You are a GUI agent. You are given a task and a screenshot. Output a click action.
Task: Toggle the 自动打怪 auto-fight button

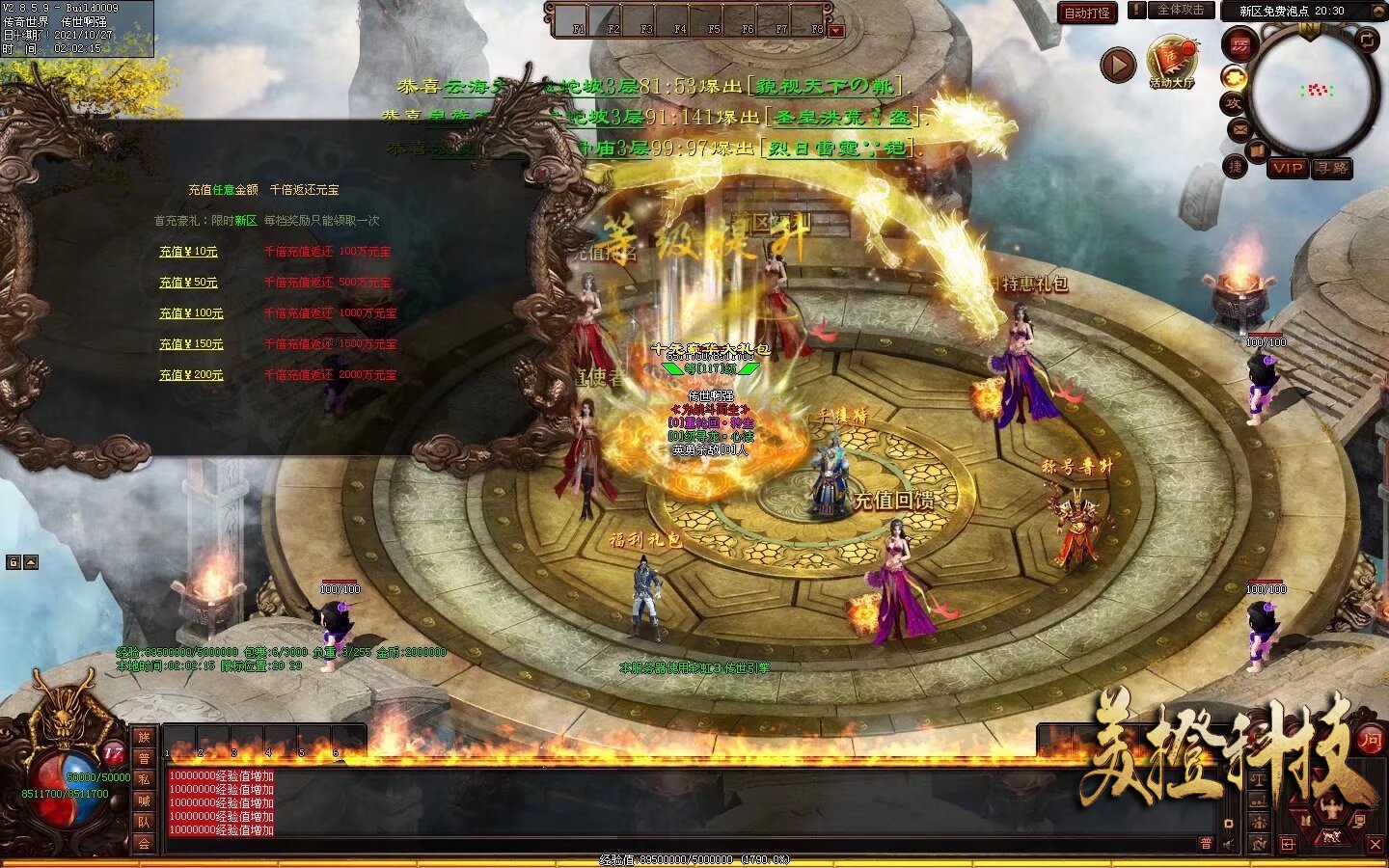(x=1087, y=13)
